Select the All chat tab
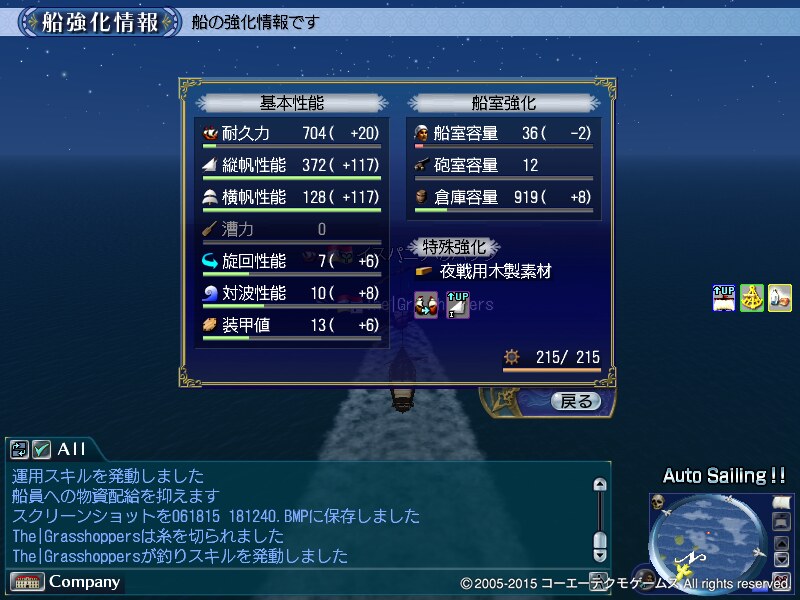This screenshot has height=600, width=800. [x=71, y=449]
